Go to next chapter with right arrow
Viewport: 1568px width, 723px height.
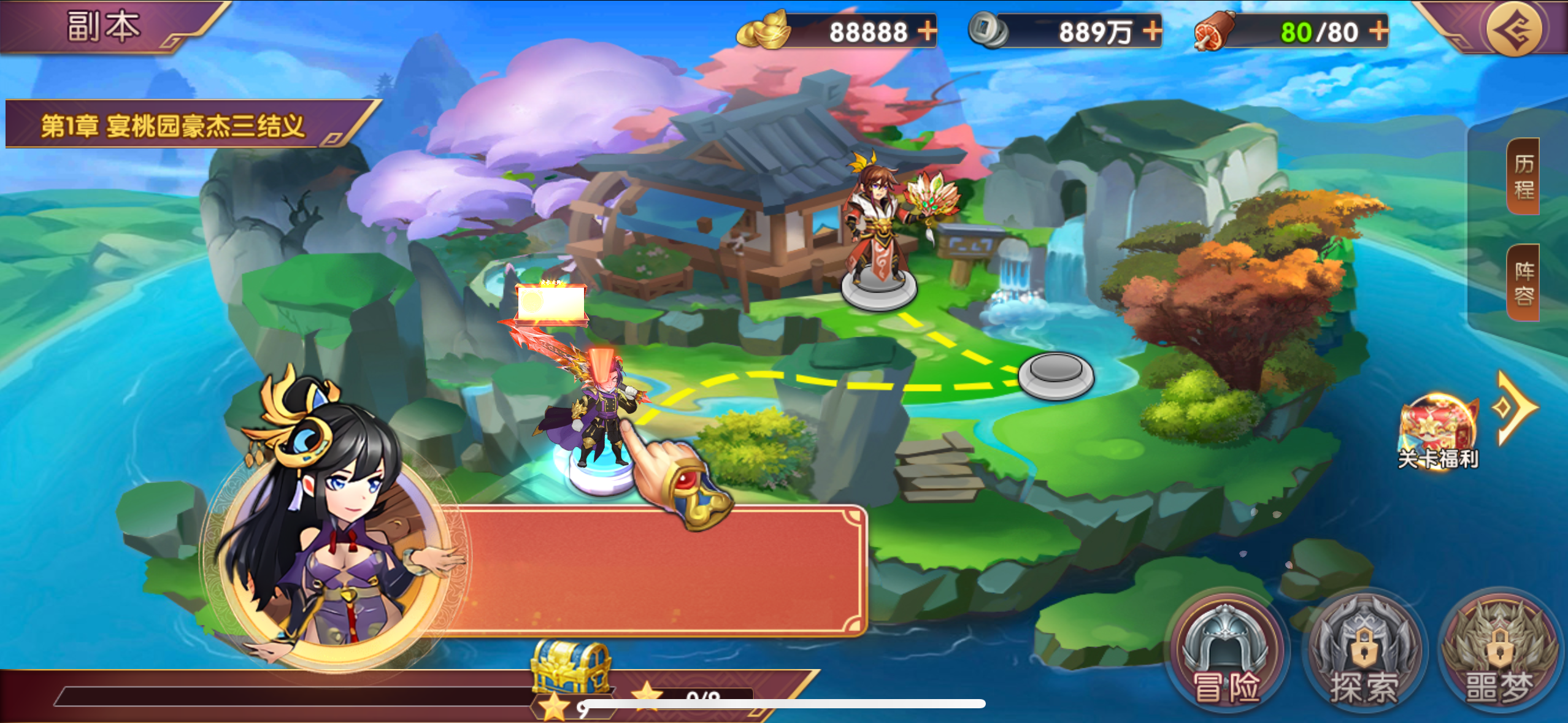click(1516, 407)
